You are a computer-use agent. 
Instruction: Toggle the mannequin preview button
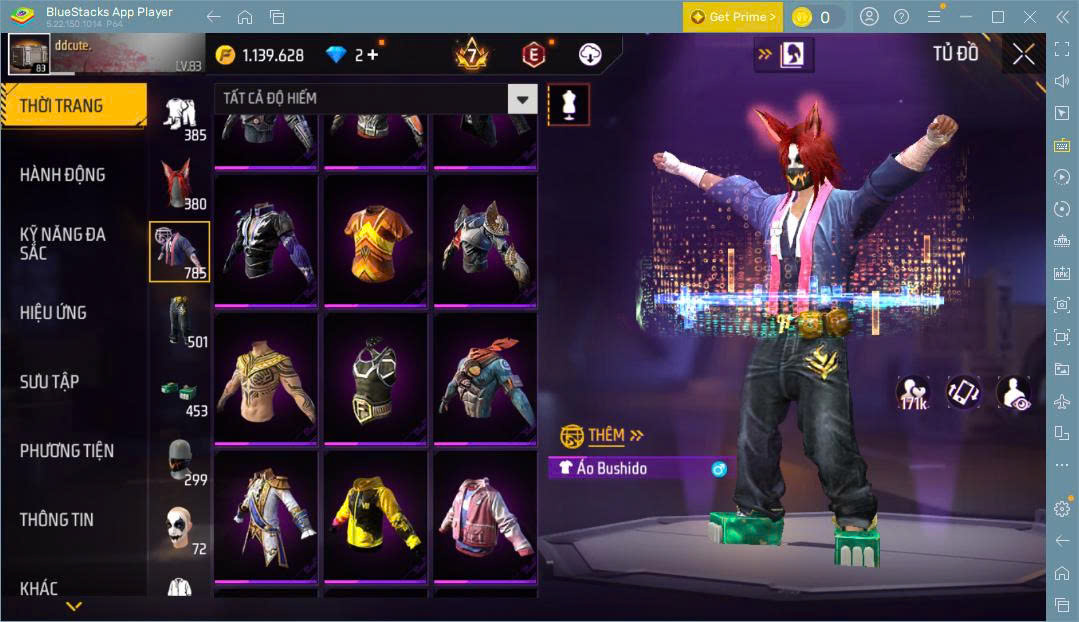tap(568, 104)
